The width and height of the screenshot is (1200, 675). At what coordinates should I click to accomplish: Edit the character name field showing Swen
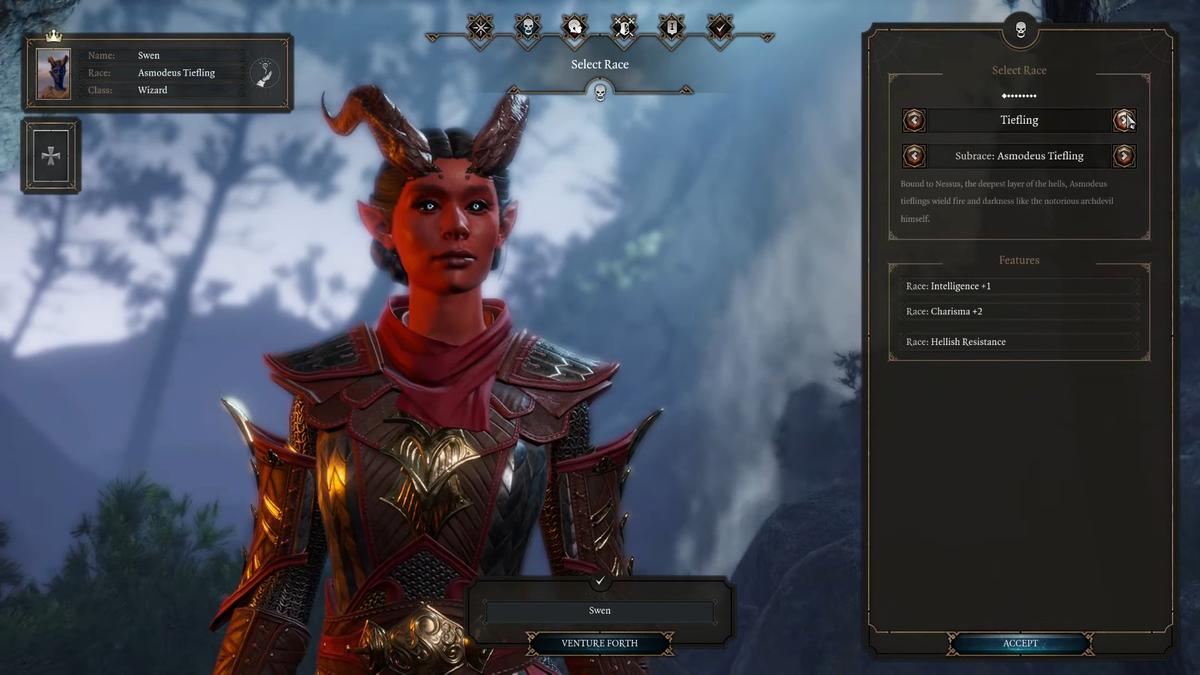tap(600, 611)
